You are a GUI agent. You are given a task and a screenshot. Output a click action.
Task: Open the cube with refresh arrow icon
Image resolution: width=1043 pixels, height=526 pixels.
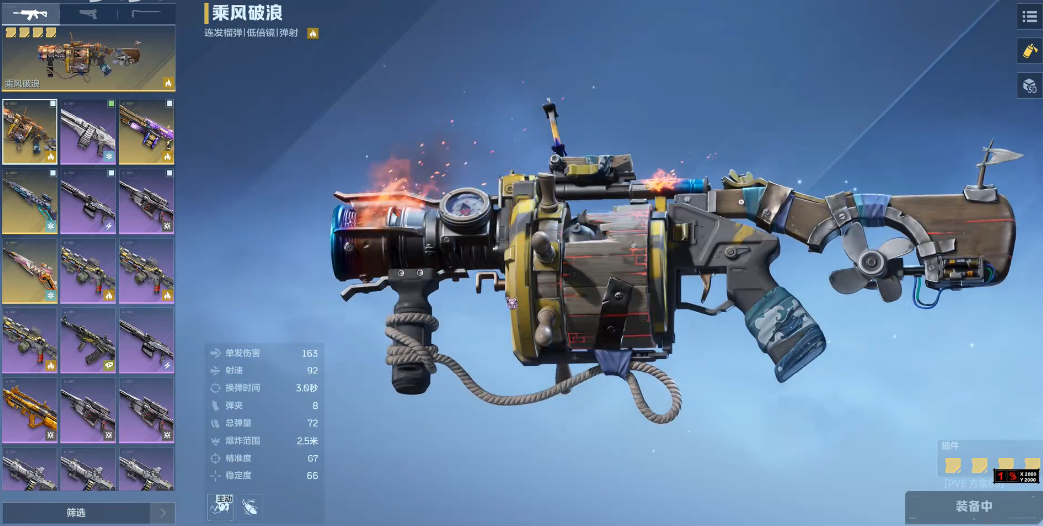tap(1029, 86)
